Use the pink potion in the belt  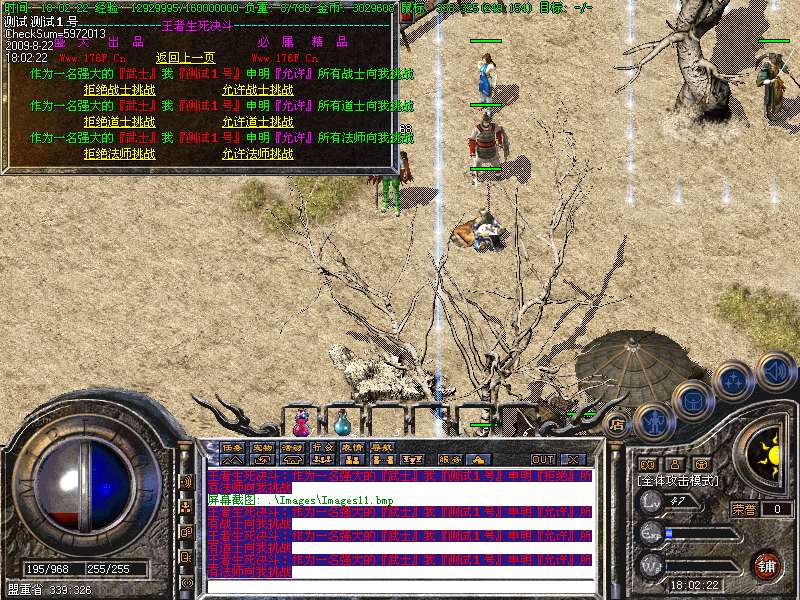[x=301, y=423]
